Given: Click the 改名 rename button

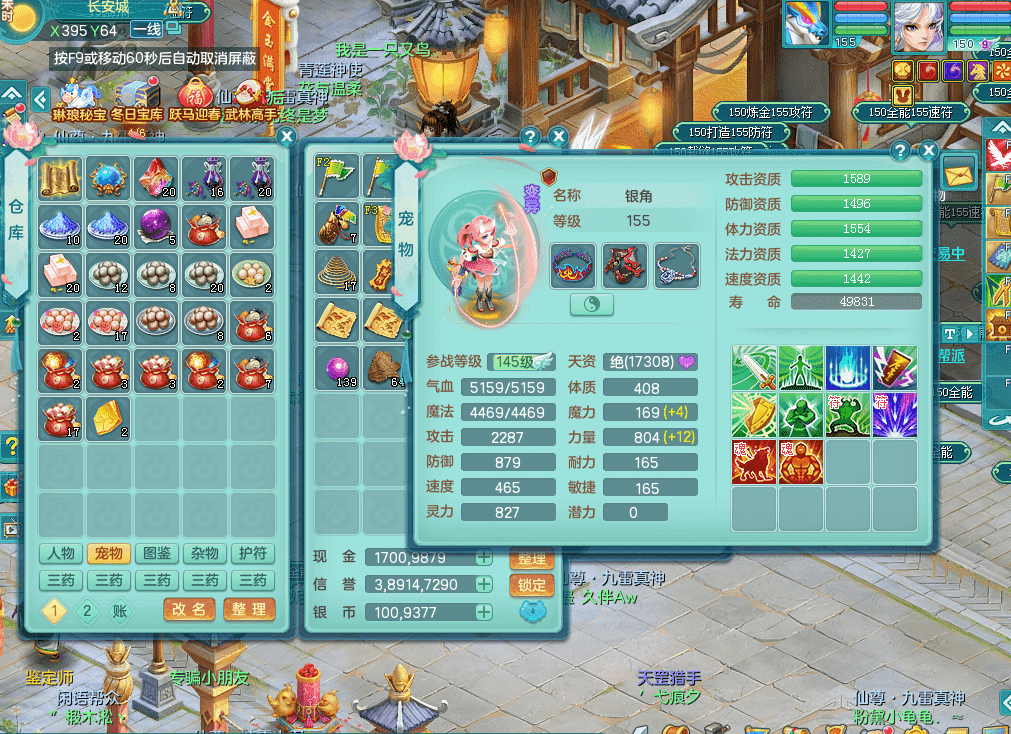Looking at the screenshot, I should [188, 609].
